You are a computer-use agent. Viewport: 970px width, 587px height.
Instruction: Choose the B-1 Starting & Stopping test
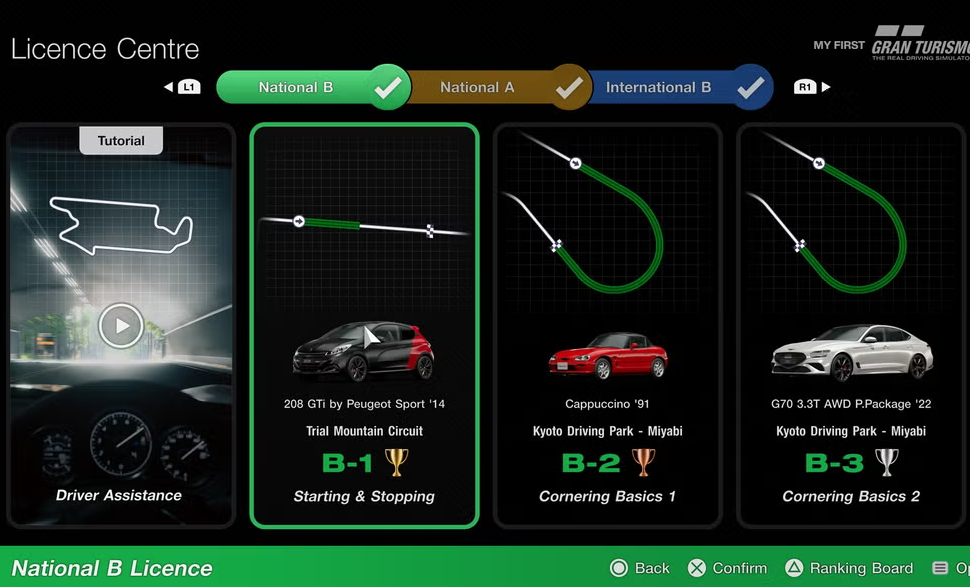364,325
